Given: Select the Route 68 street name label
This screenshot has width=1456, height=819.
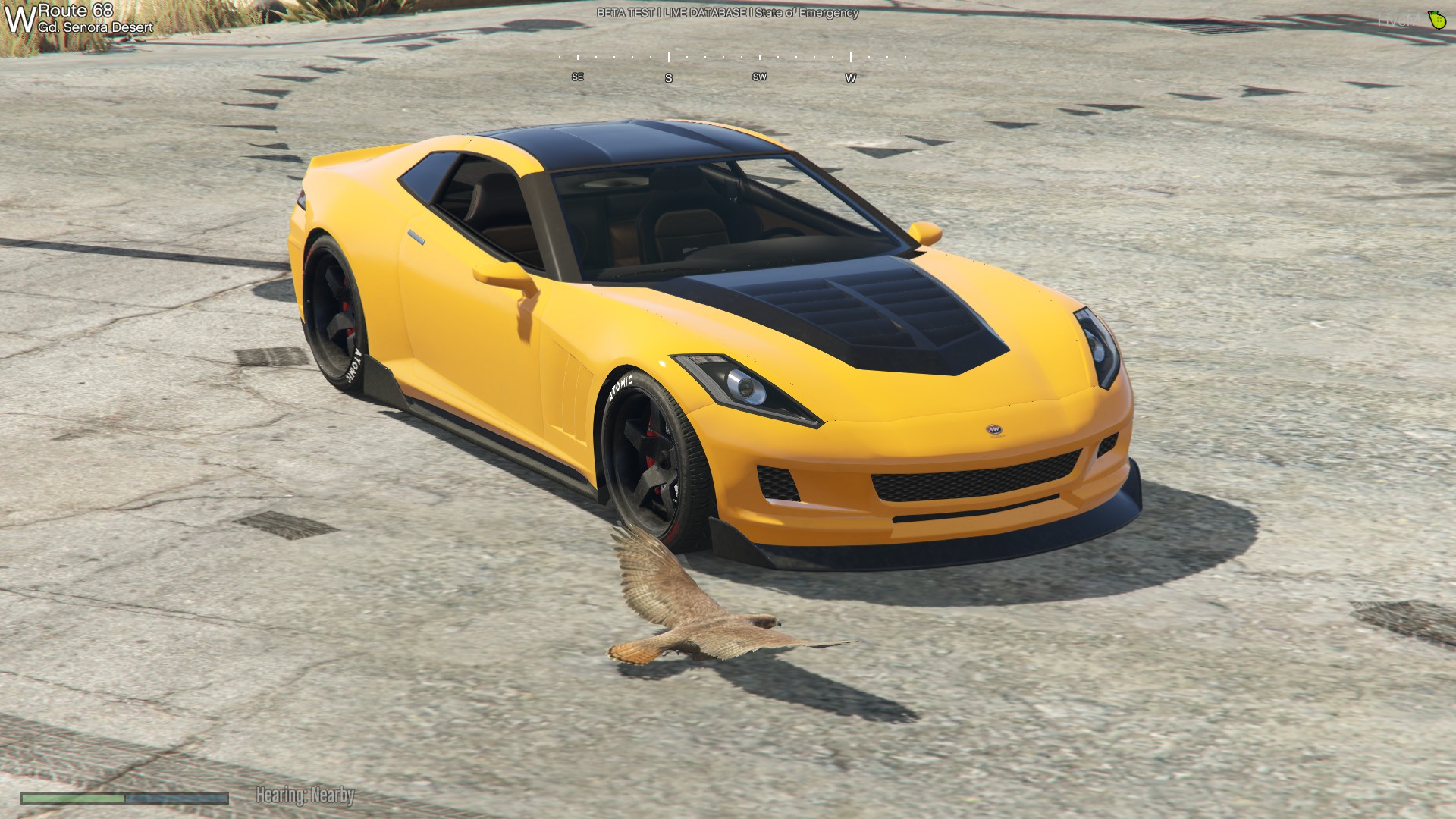Looking at the screenshot, I should point(76,11).
